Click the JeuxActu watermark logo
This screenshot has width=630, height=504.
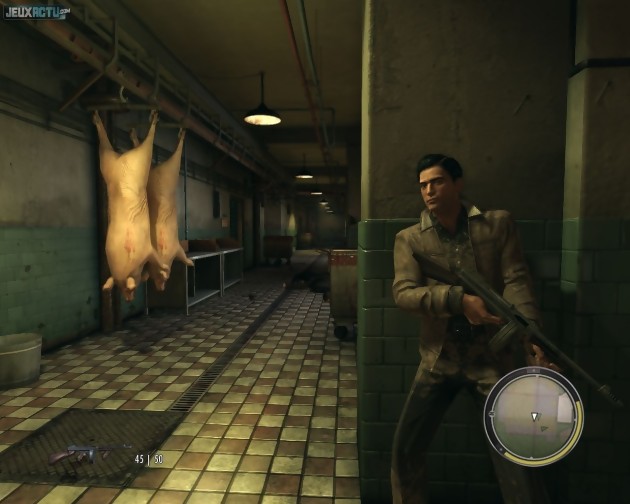pos(37,12)
